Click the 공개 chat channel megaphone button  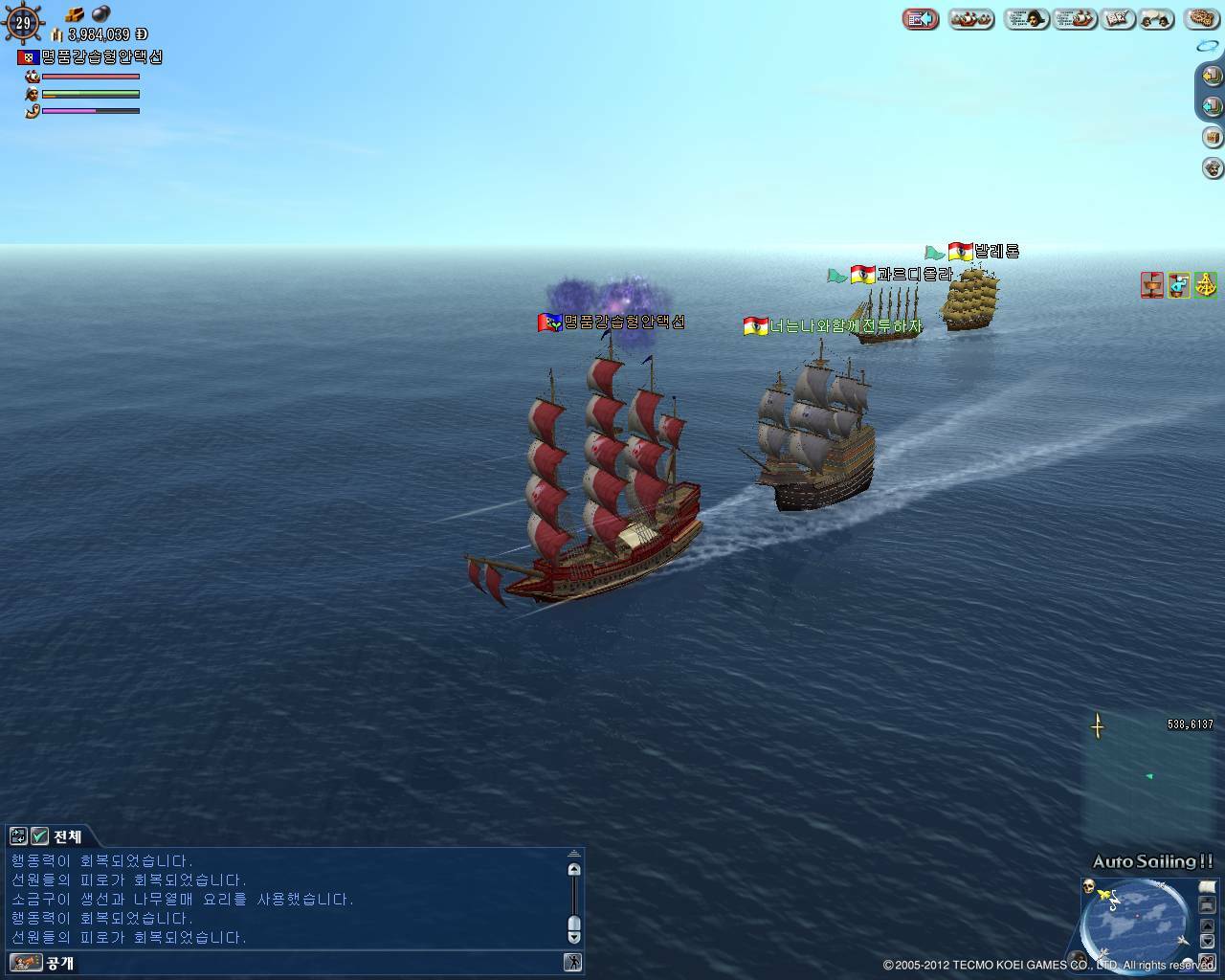pos(26,963)
